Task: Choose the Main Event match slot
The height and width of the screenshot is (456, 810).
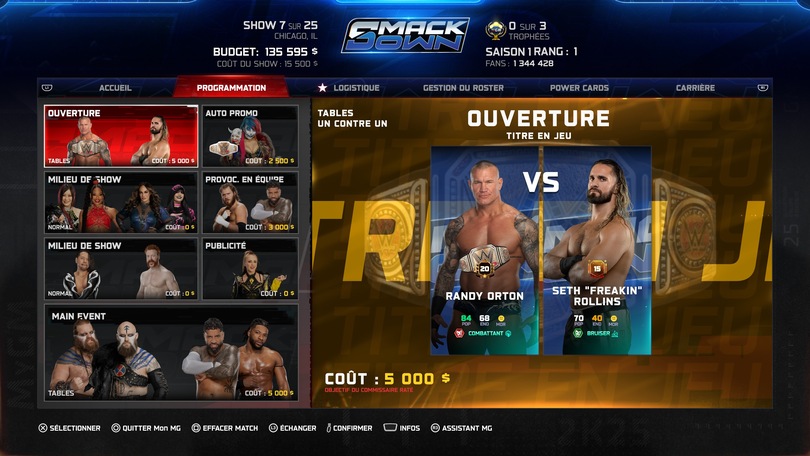Action: (171, 352)
